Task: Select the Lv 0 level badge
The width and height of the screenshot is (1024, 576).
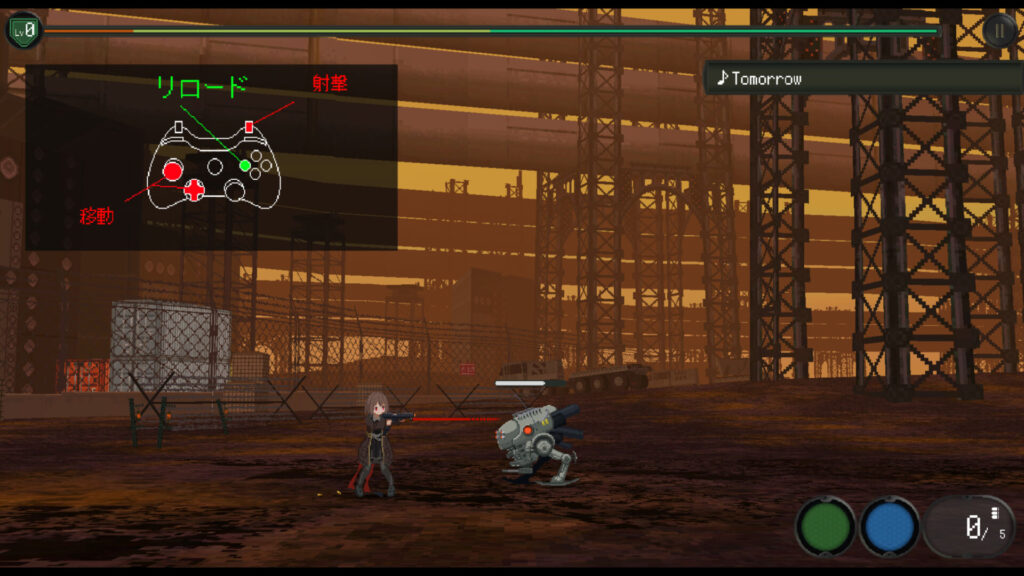Action: tap(24, 30)
